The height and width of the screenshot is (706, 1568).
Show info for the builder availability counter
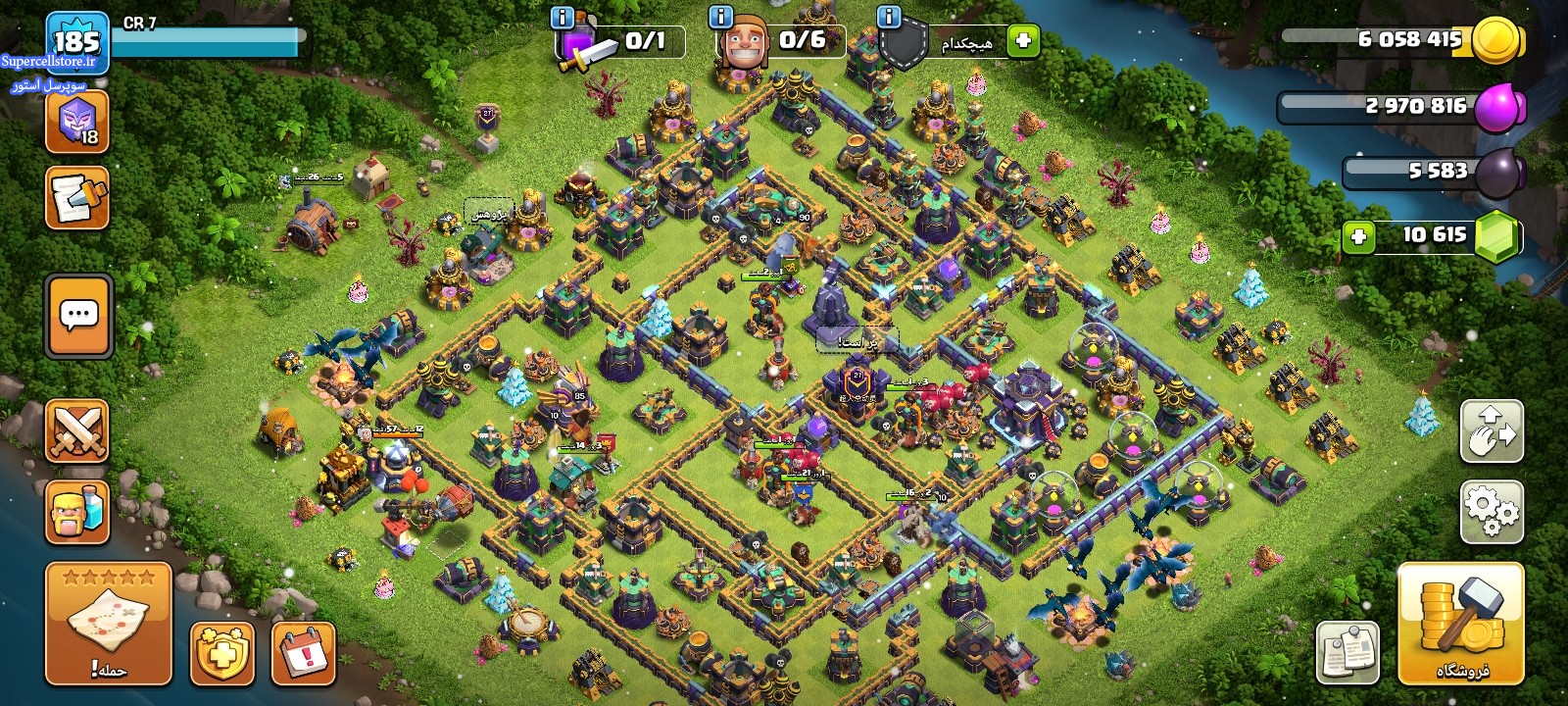720,18
